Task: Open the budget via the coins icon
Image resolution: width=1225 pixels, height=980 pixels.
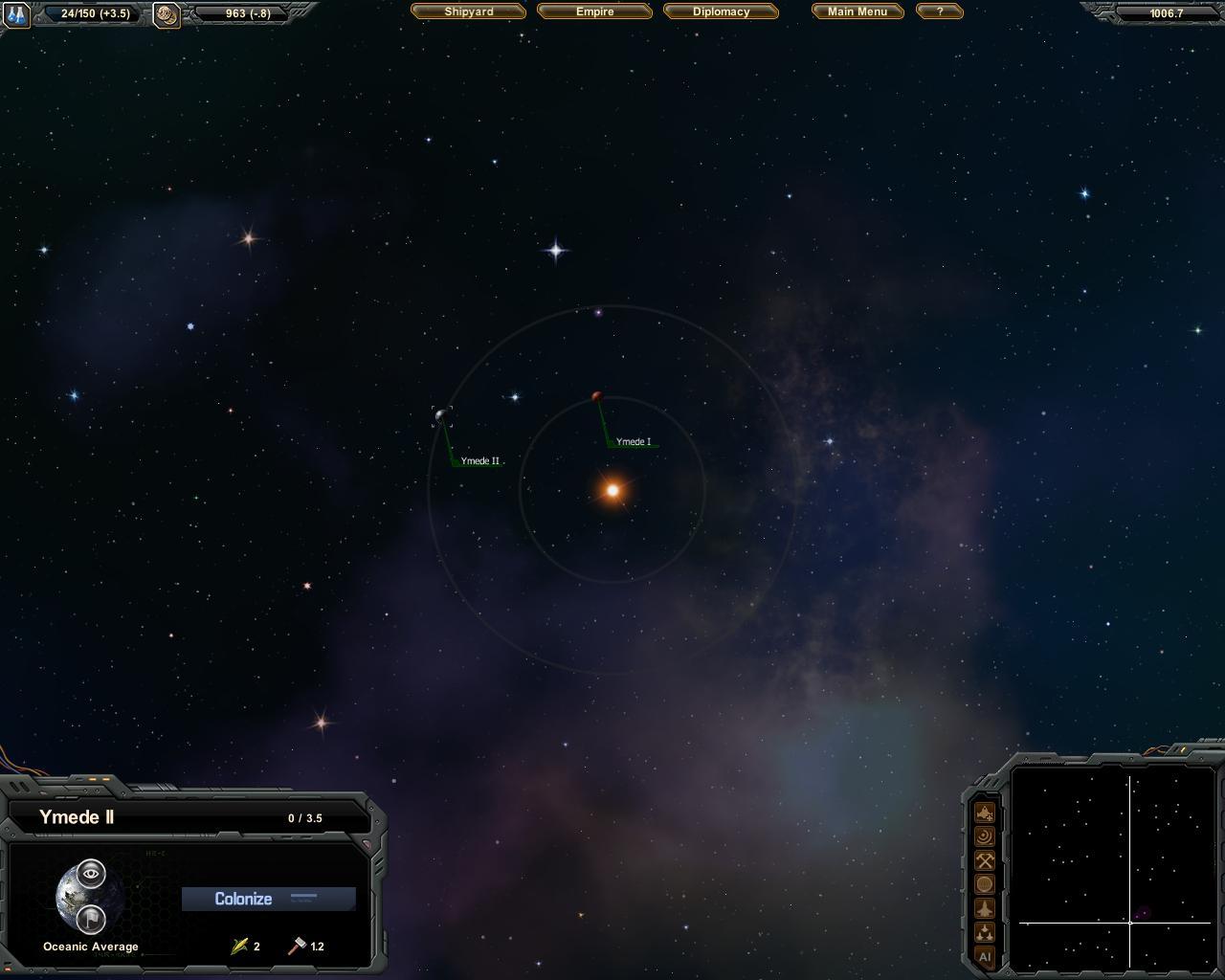Action: [x=167, y=14]
